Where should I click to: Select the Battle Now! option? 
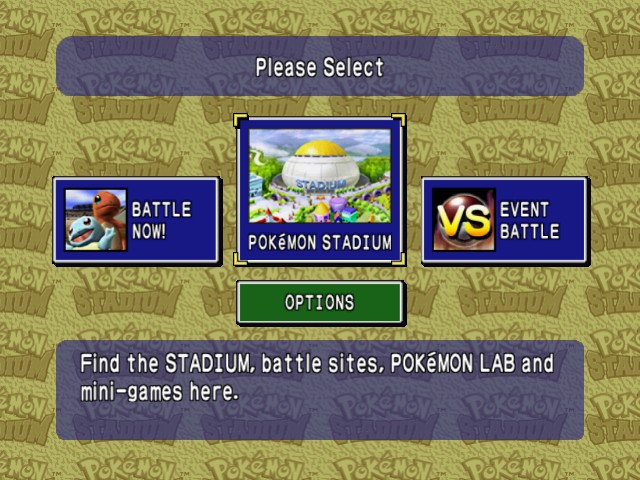coord(136,220)
